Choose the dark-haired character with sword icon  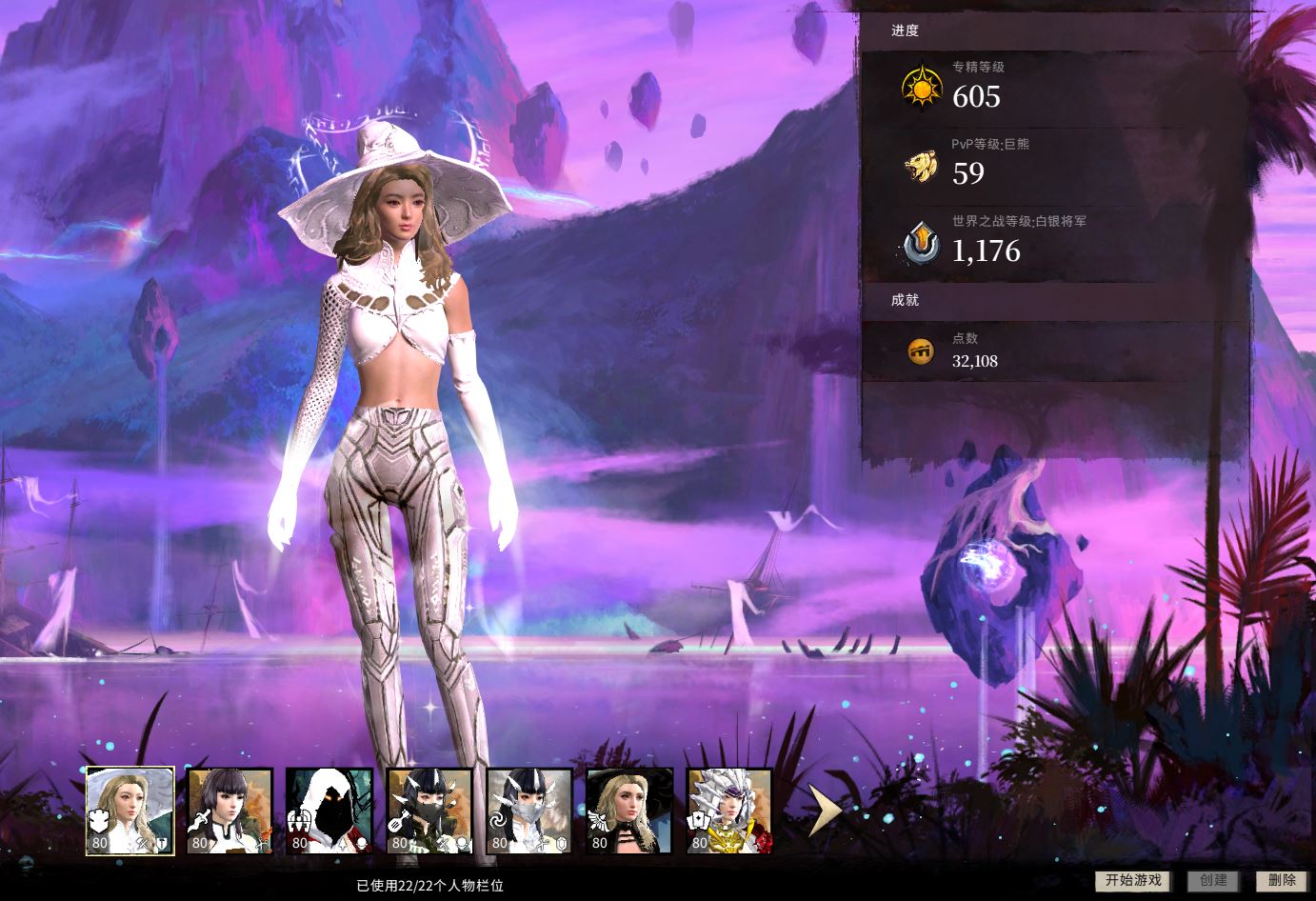click(x=230, y=811)
